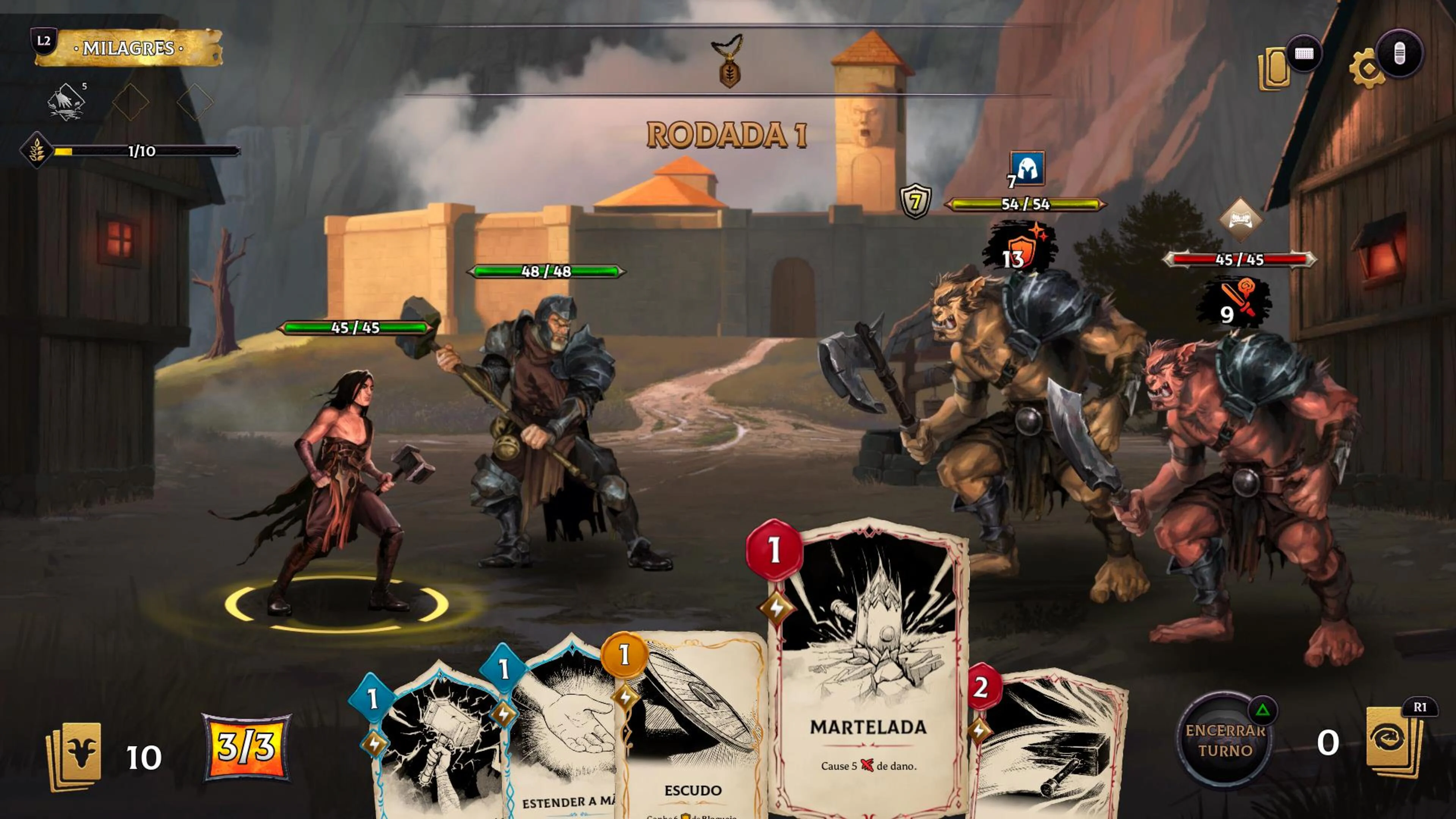Select the lightning hammer card
The image size is (1456, 819).
pos(438,752)
